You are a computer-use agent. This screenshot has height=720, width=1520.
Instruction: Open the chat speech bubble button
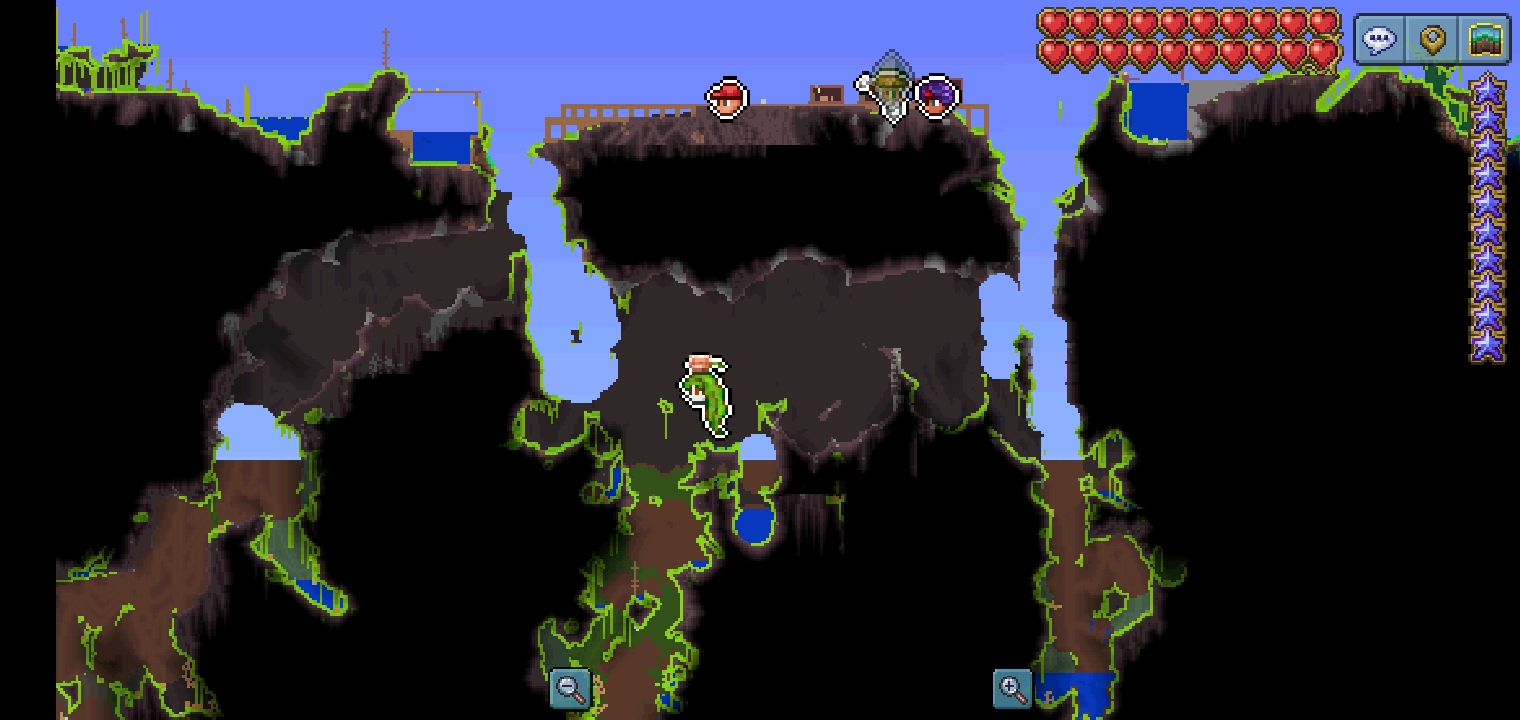(1379, 41)
